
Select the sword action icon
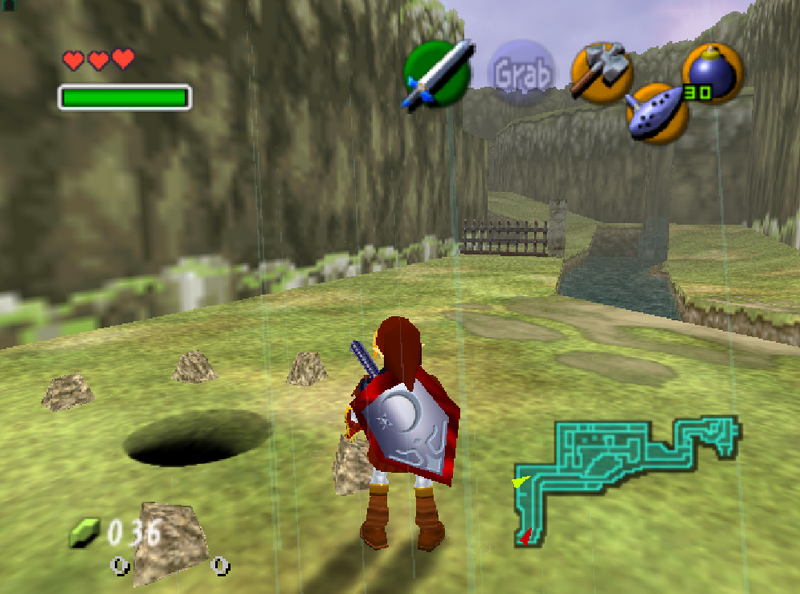[x=437, y=73]
